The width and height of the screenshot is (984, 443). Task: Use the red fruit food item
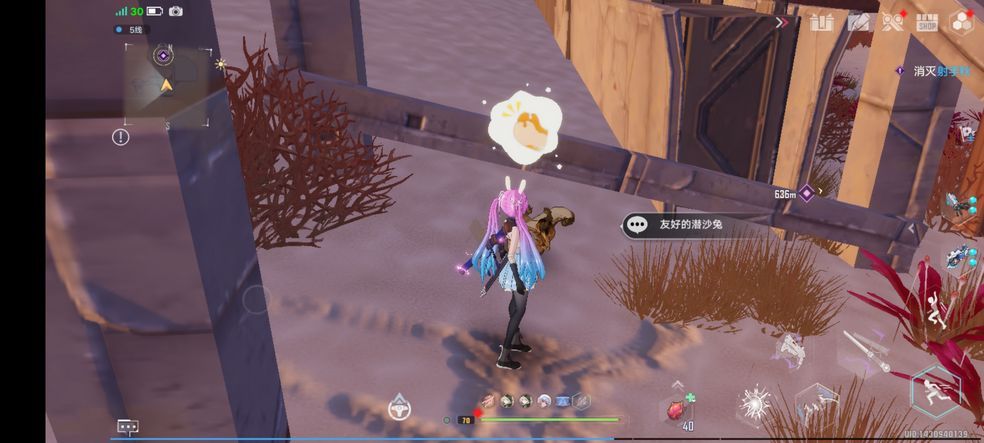676,408
